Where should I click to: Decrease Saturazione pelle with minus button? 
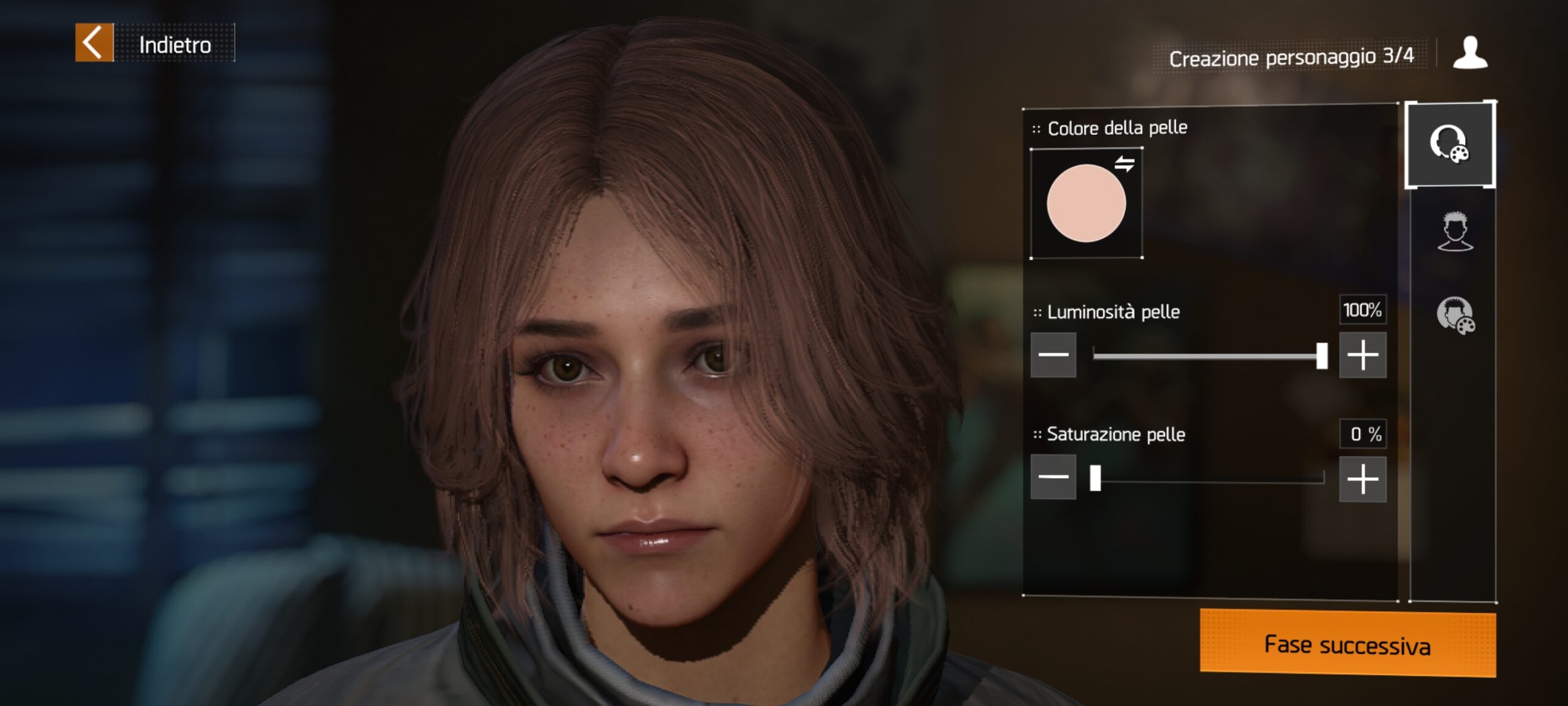point(1053,477)
